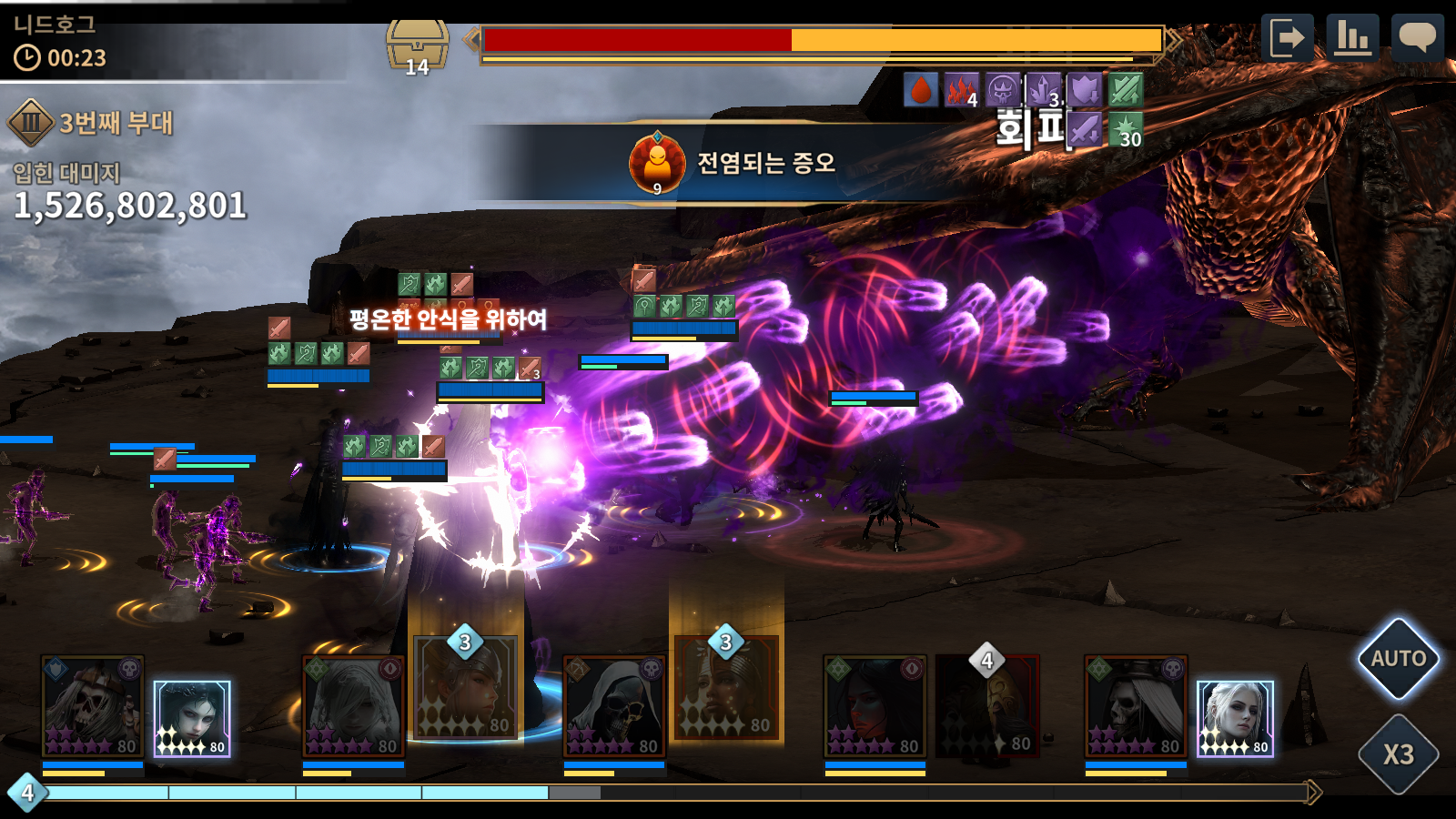The width and height of the screenshot is (1456, 819).
Task: Inspect the green star buff showing 30
Action: point(1126,129)
